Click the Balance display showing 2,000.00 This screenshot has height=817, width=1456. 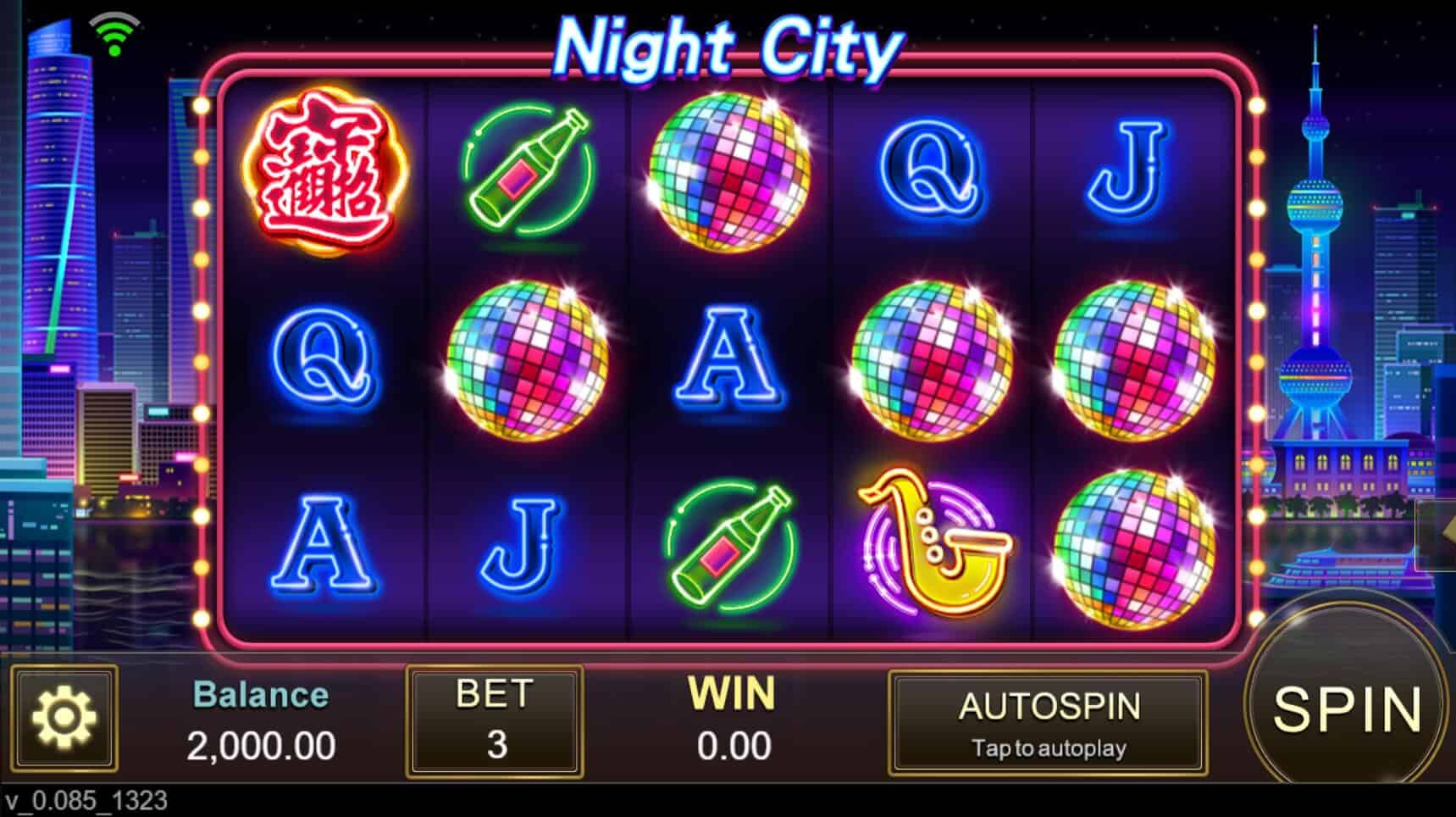[x=261, y=720]
